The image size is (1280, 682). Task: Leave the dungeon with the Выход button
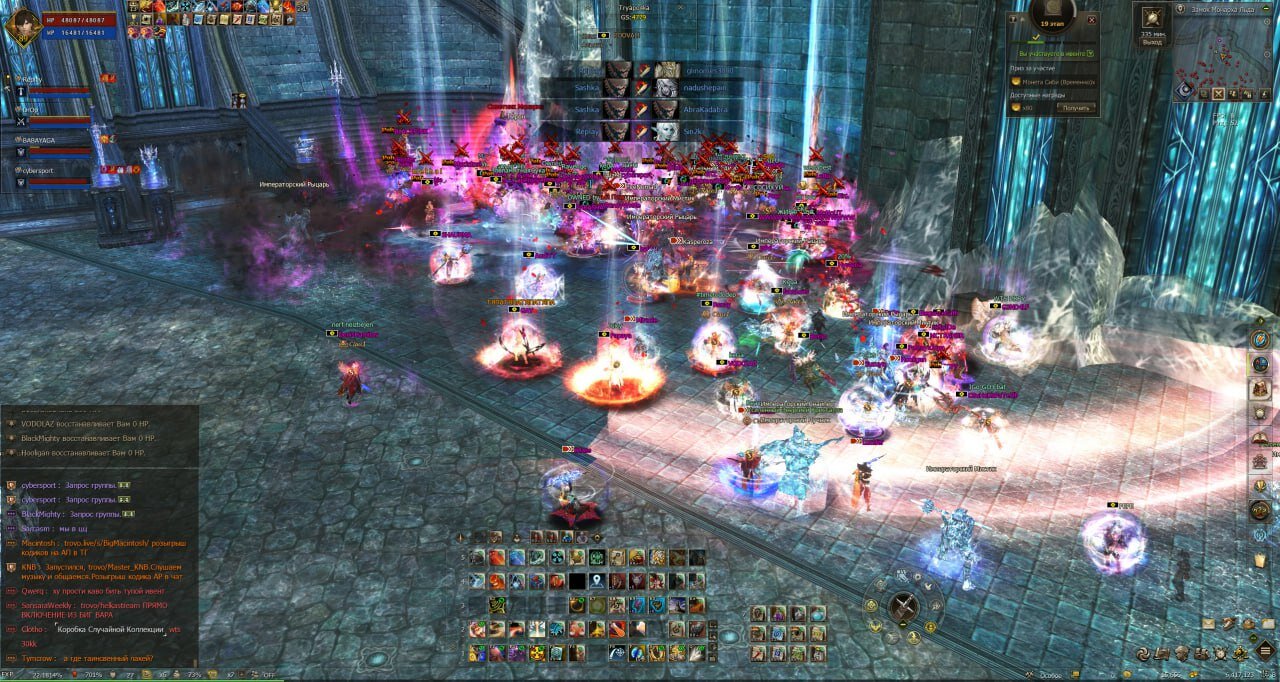(x=1152, y=43)
